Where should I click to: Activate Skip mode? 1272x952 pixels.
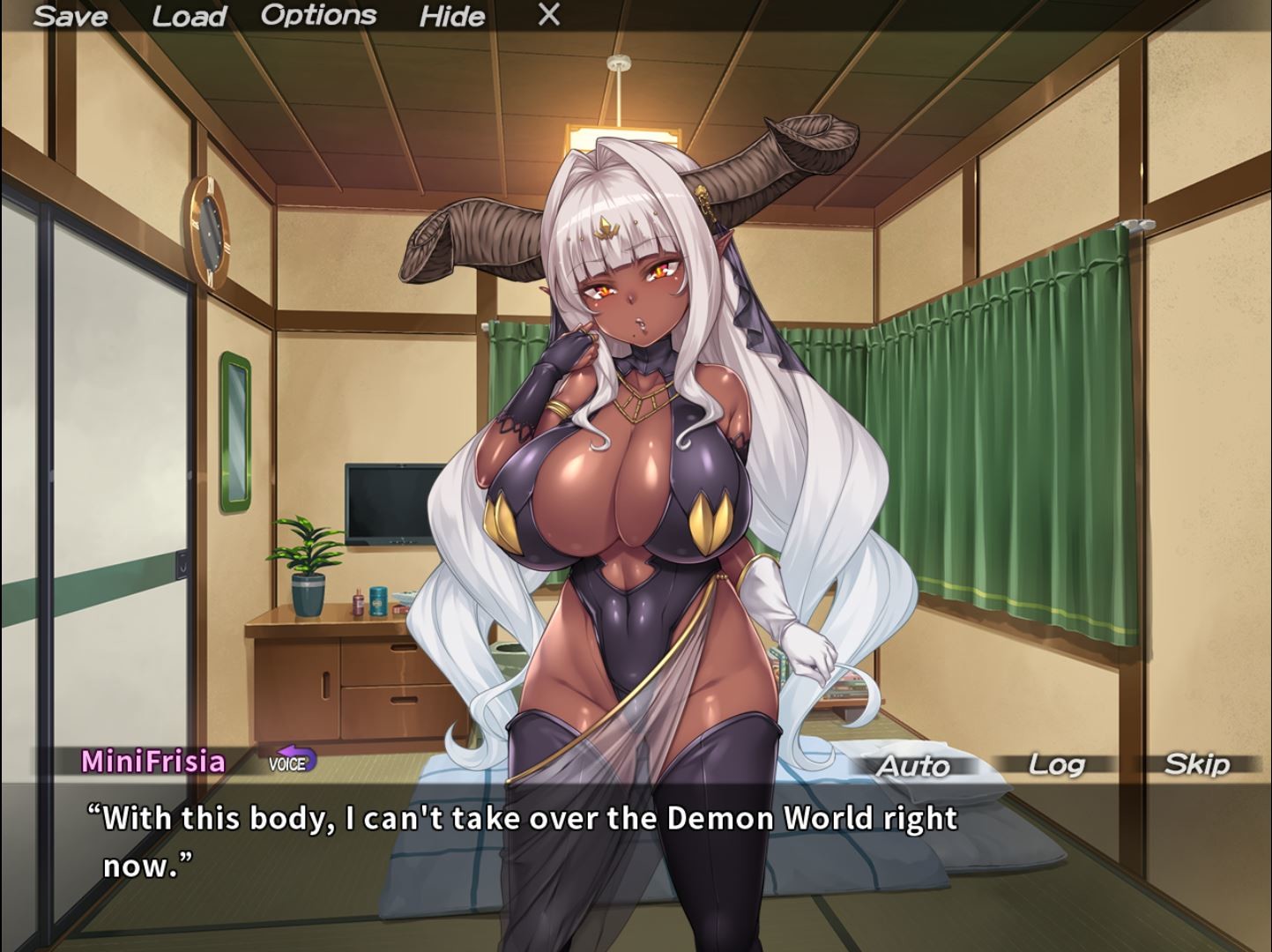(1199, 764)
